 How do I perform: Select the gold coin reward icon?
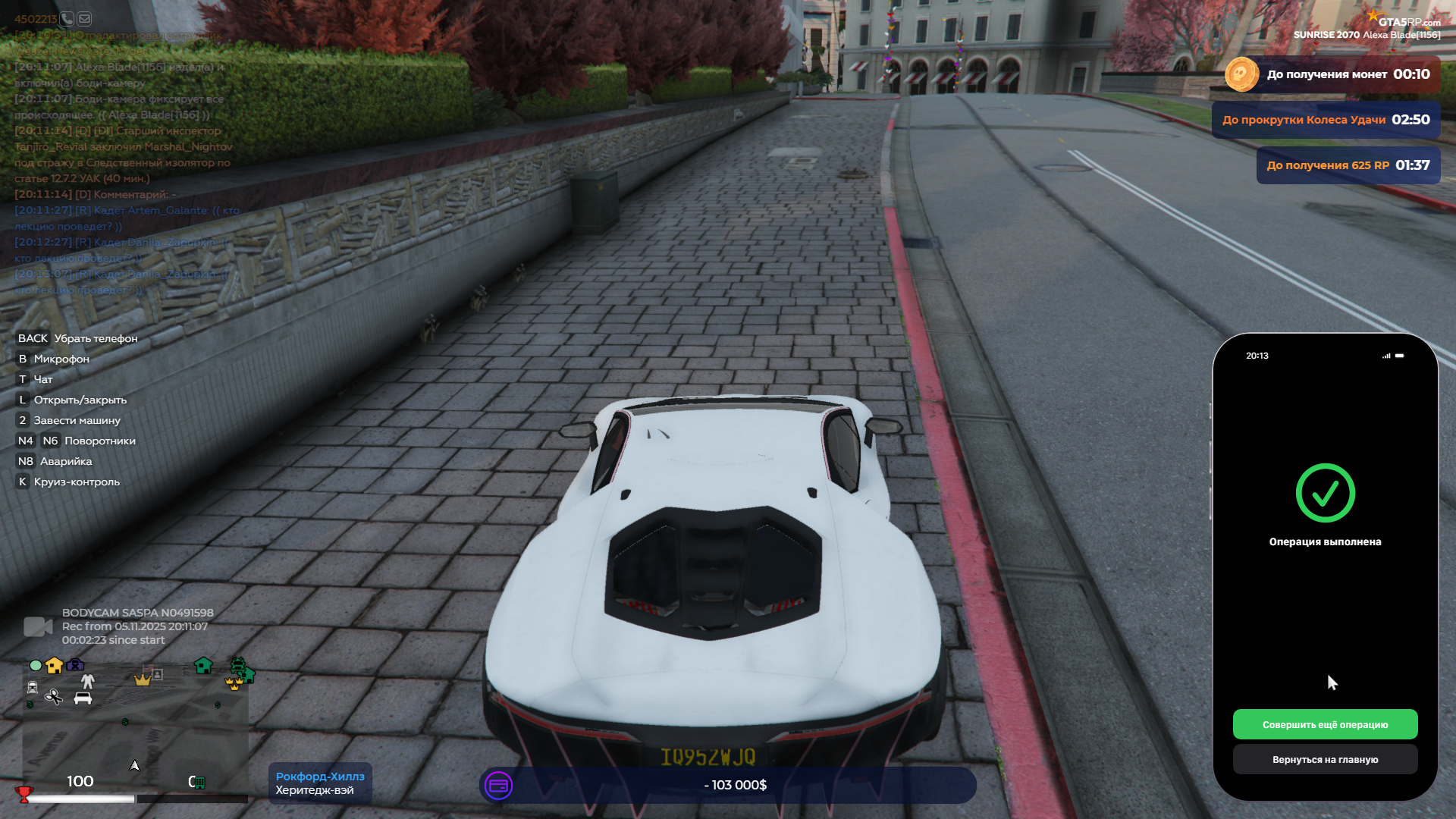(1241, 74)
